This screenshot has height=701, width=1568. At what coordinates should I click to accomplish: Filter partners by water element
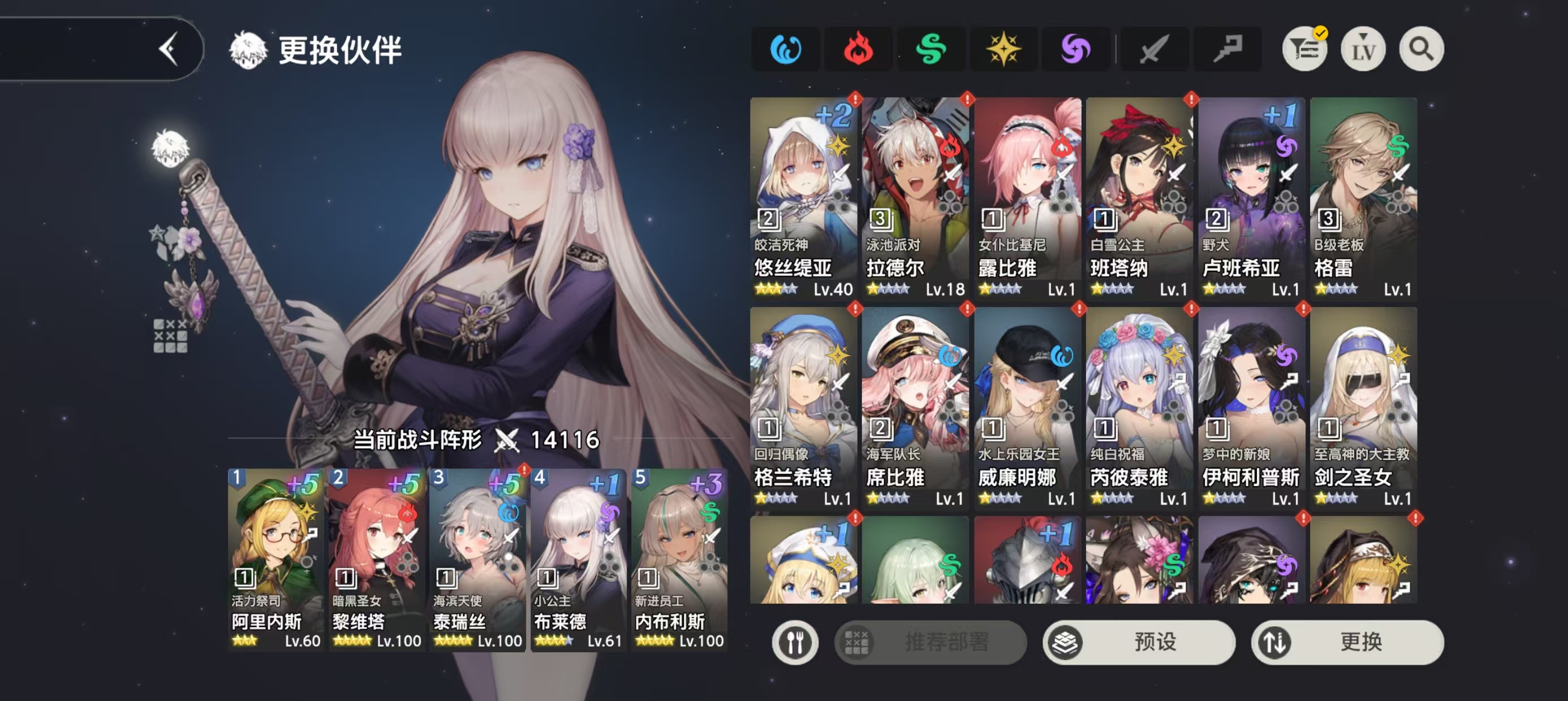[786, 49]
